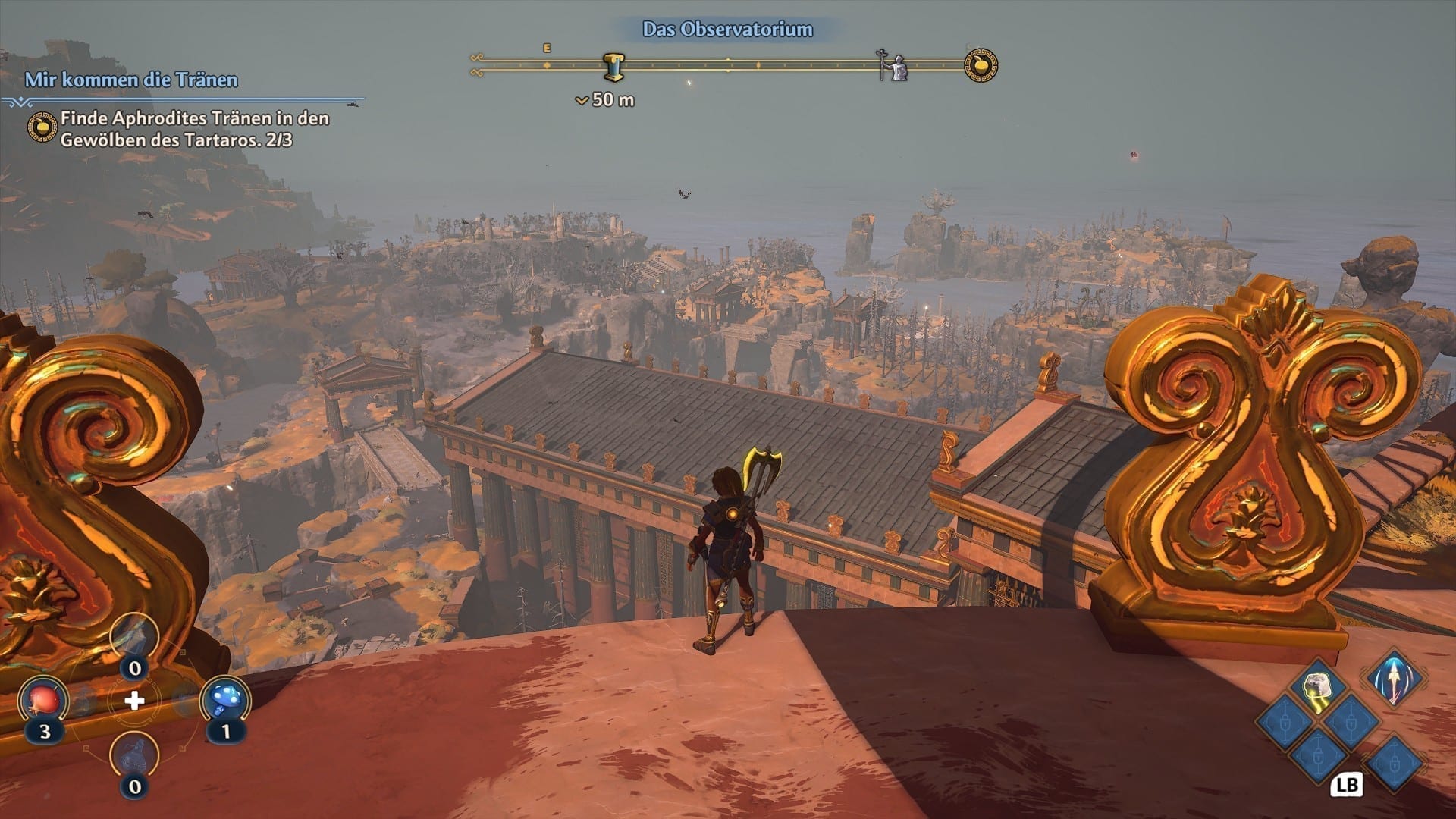Click the golden apple quest marker on the compass
The height and width of the screenshot is (819, 1456).
[x=981, y=65]
